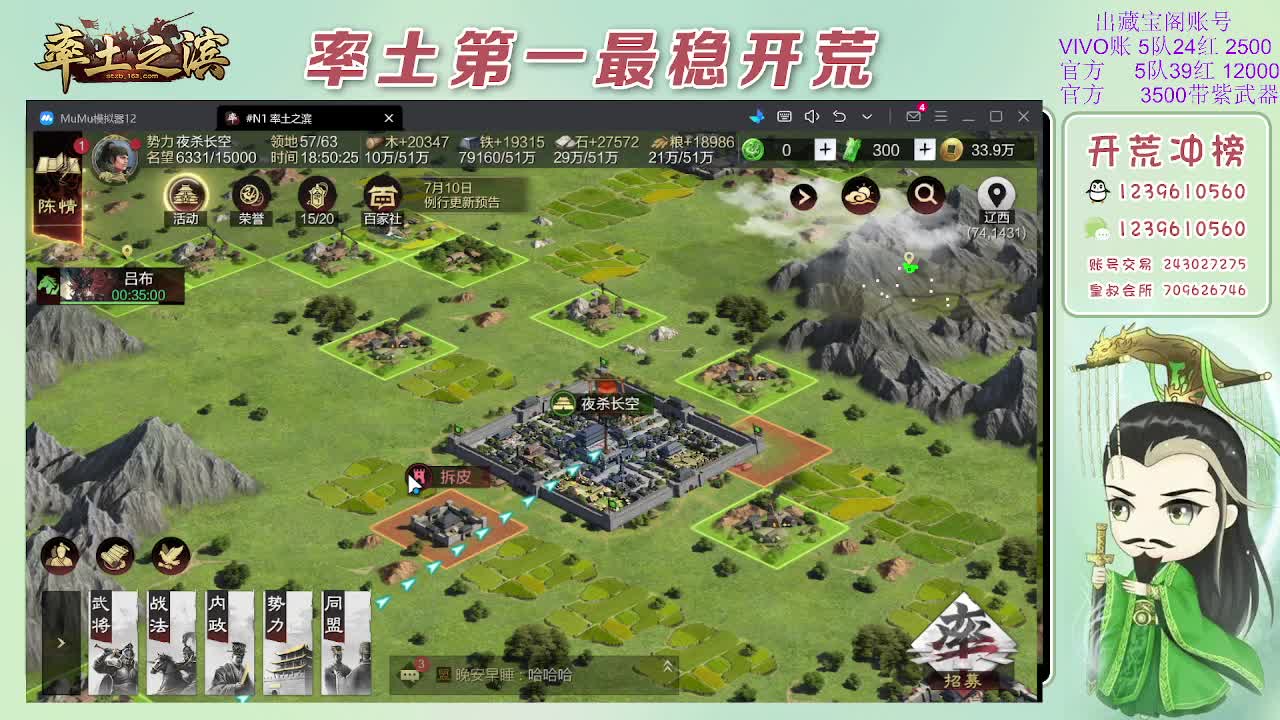Screen dimensions: 1280x720
Task: Mute audio via the emulator volume icon
Action: [x=812, y=117]
